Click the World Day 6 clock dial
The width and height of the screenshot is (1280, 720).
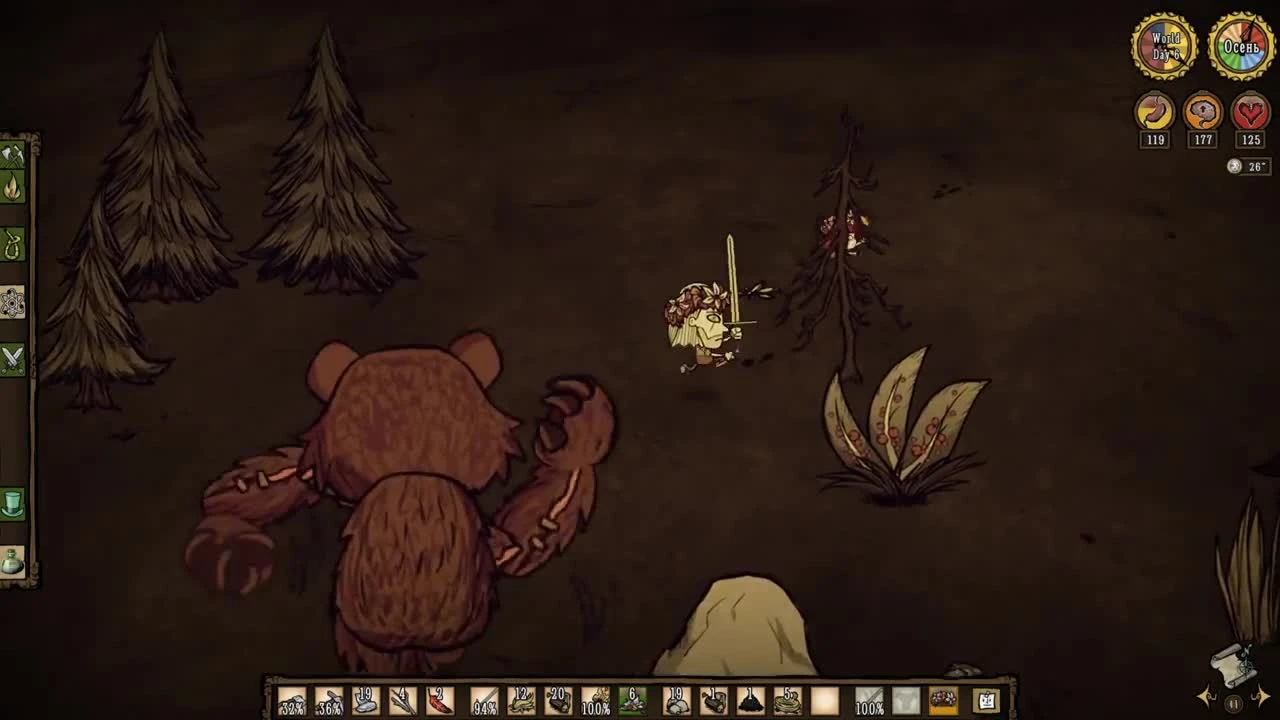pyautogui.click(x=1164, y=45)
